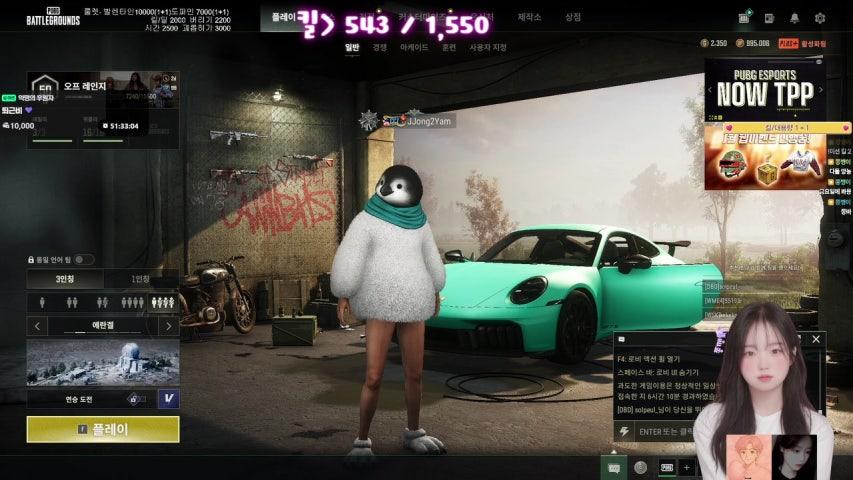Switch to 1인칭 perspective mode
853x480 pixels.
click(x=141, y=279)
